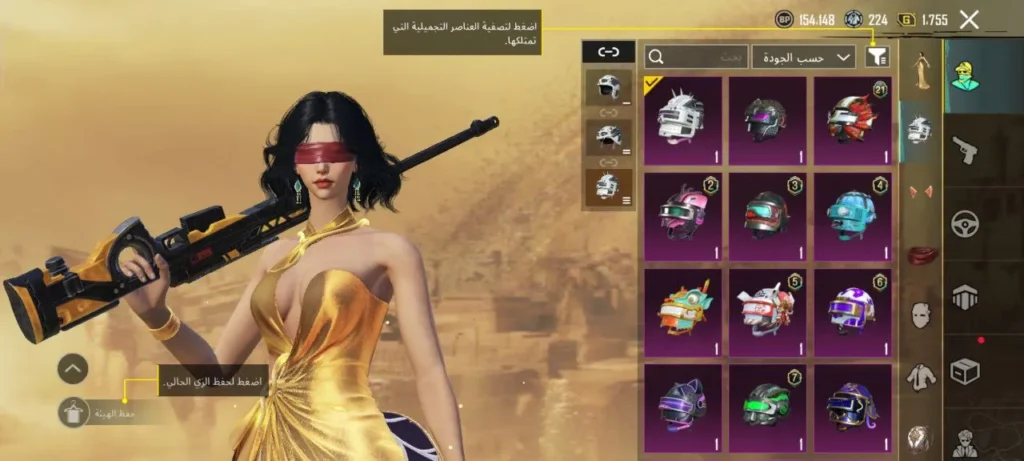1024x461 pixels.
Task: Select the face mask subcategory
Action: pos(920,316)
